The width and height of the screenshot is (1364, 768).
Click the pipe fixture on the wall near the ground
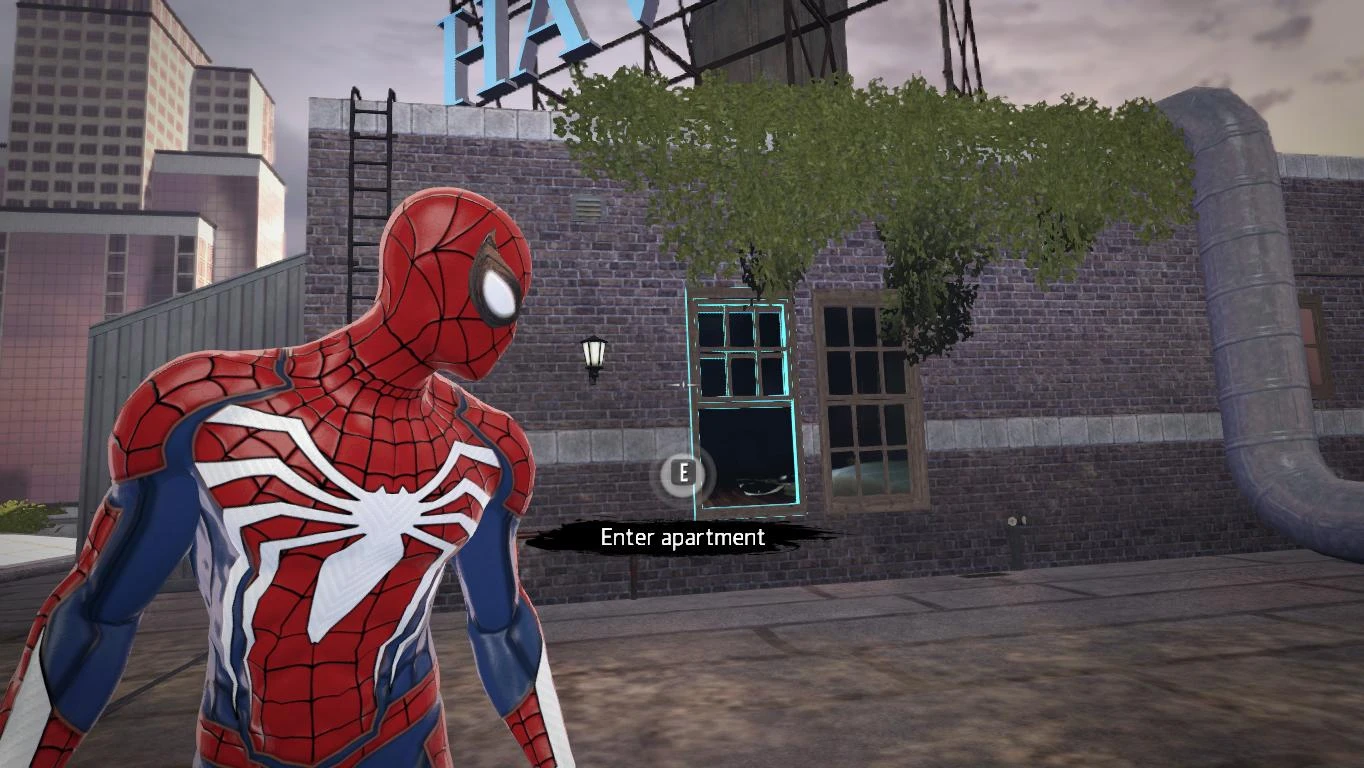[x=1020, y=521]
